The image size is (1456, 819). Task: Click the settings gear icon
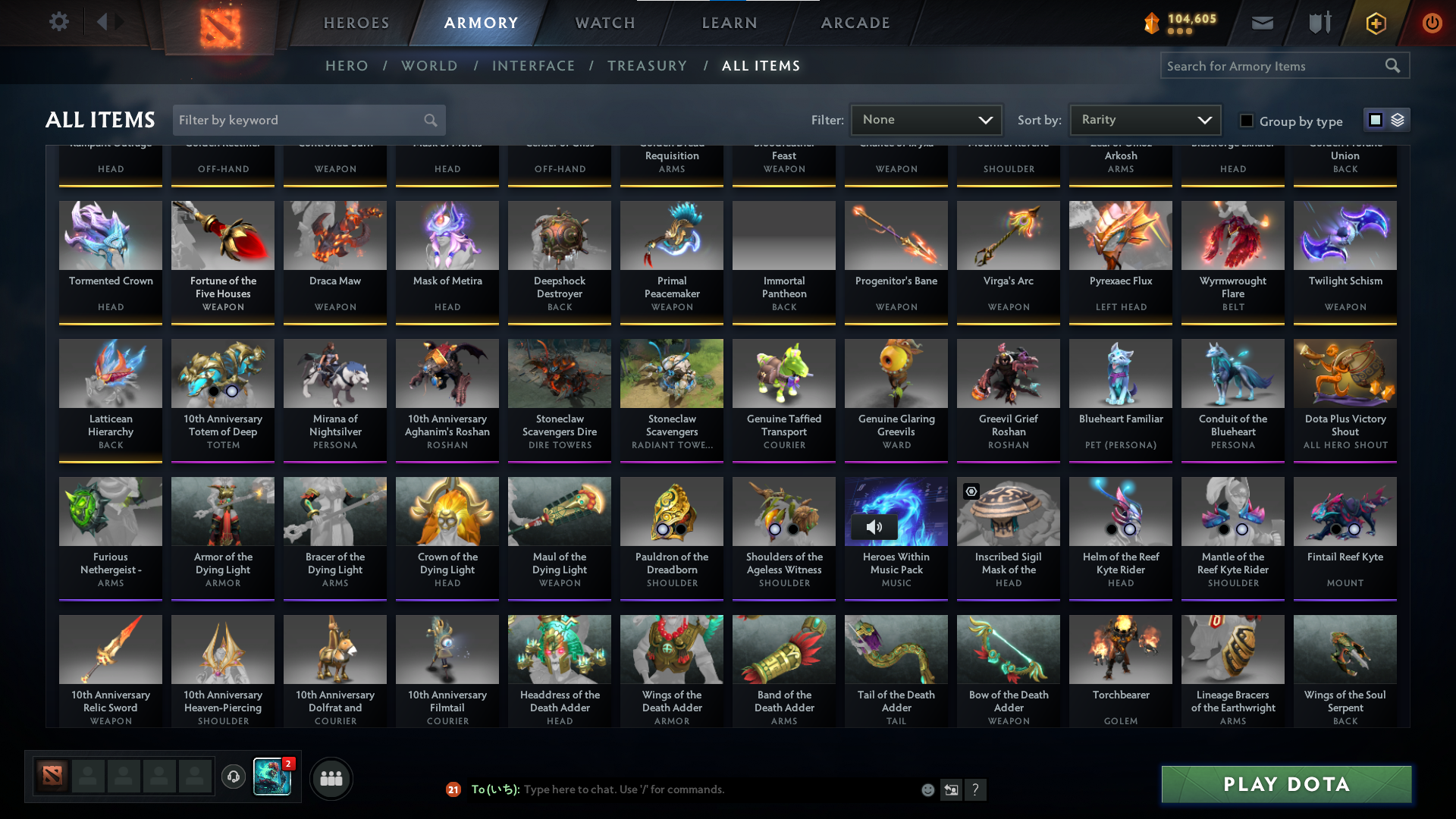[59, 22]
